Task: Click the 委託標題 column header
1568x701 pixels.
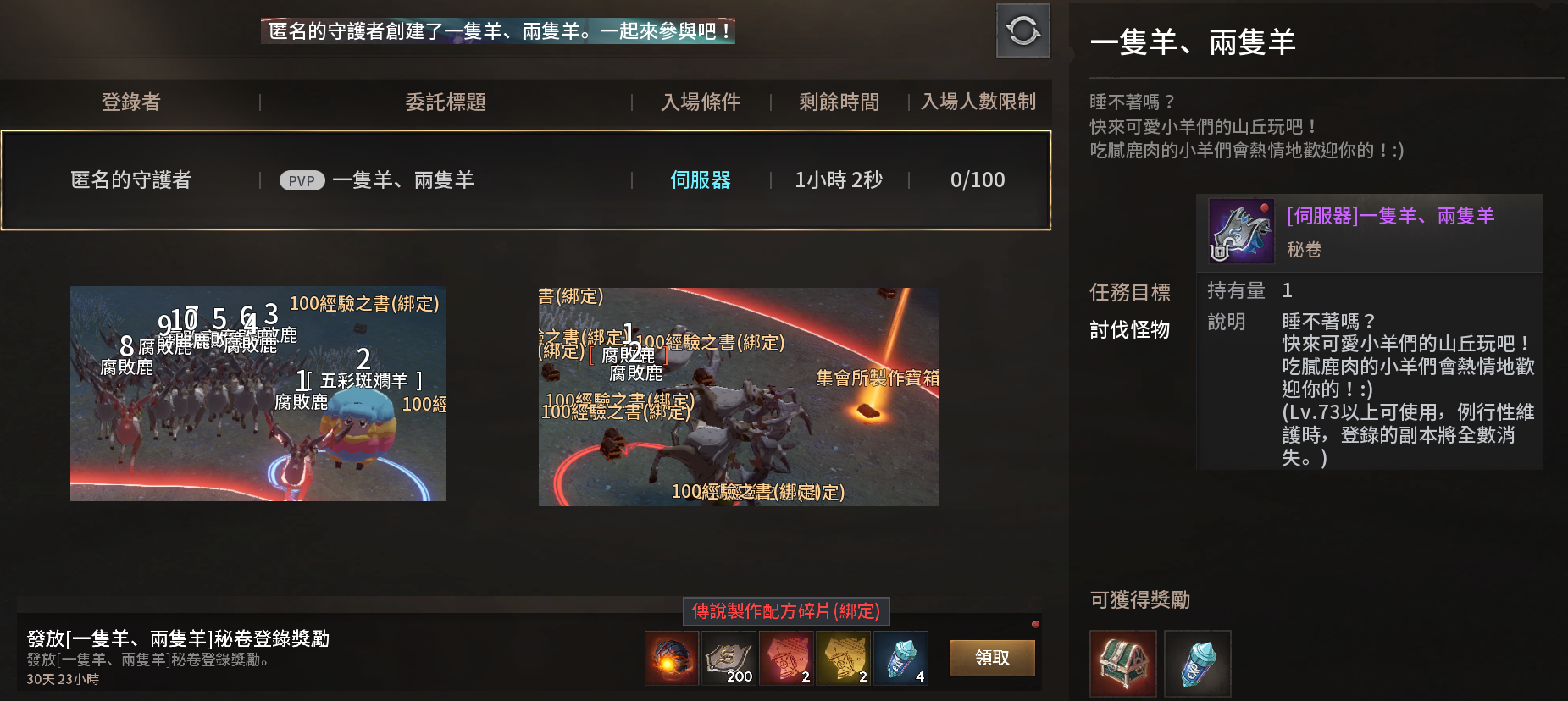Action: (446, 102)
